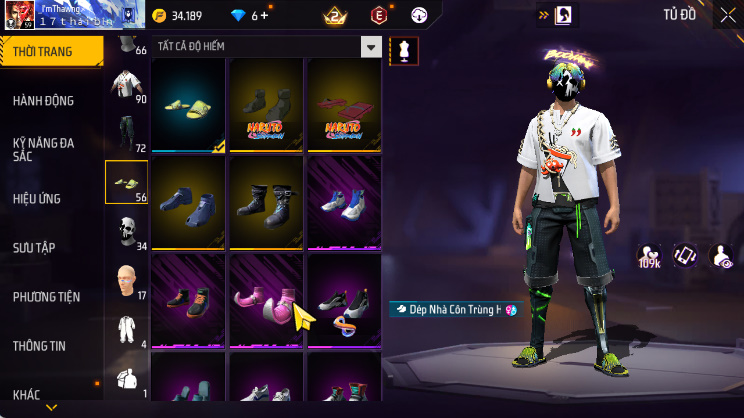744x418 pixels.
Task: Choose the pink curled-toe shoes tile
Action: coord(266,300)
